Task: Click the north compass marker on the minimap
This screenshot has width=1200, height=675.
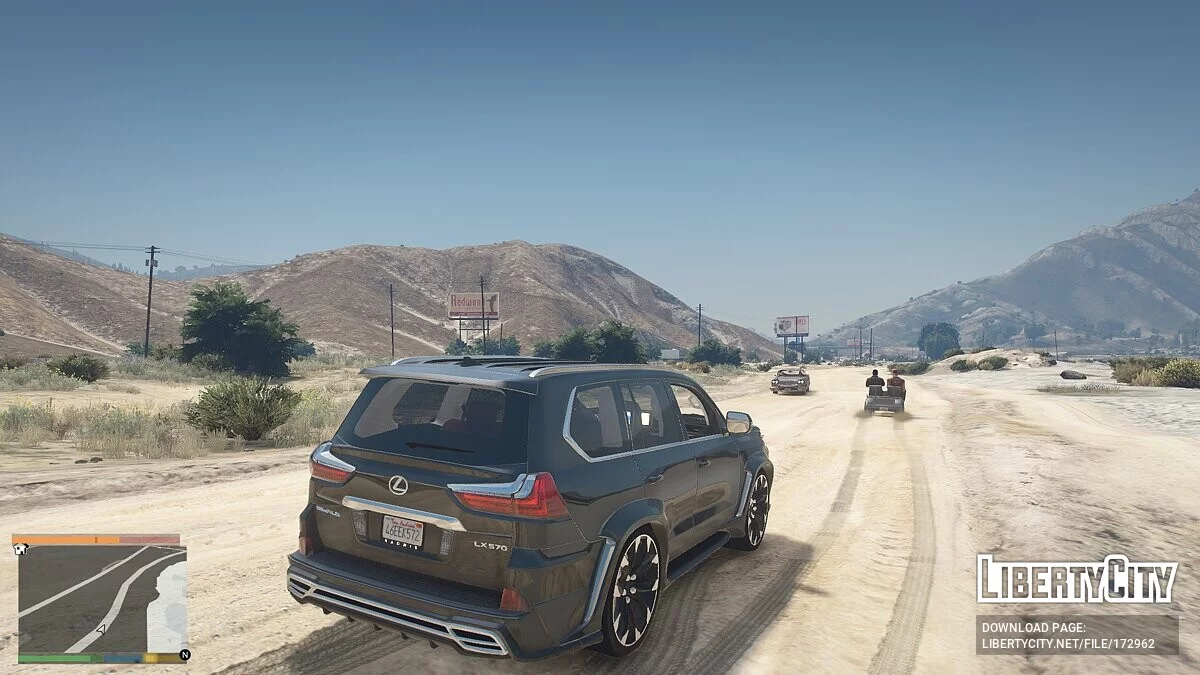Action: coord(184,656)
